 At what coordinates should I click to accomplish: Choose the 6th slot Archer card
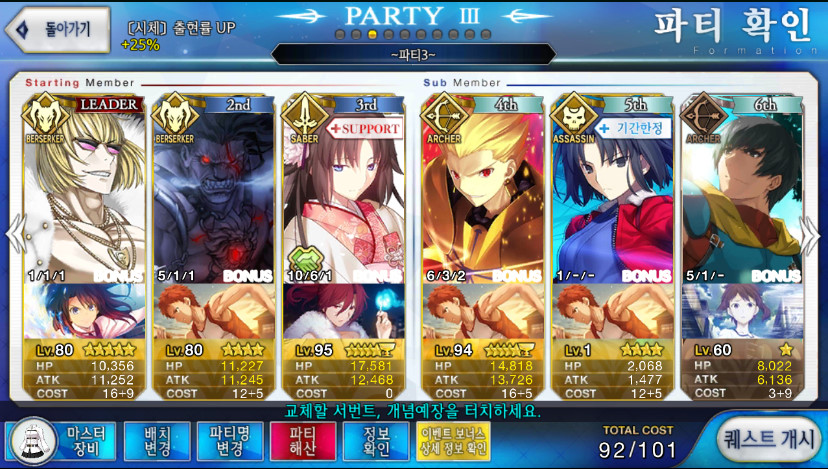(x=742, y=190)
